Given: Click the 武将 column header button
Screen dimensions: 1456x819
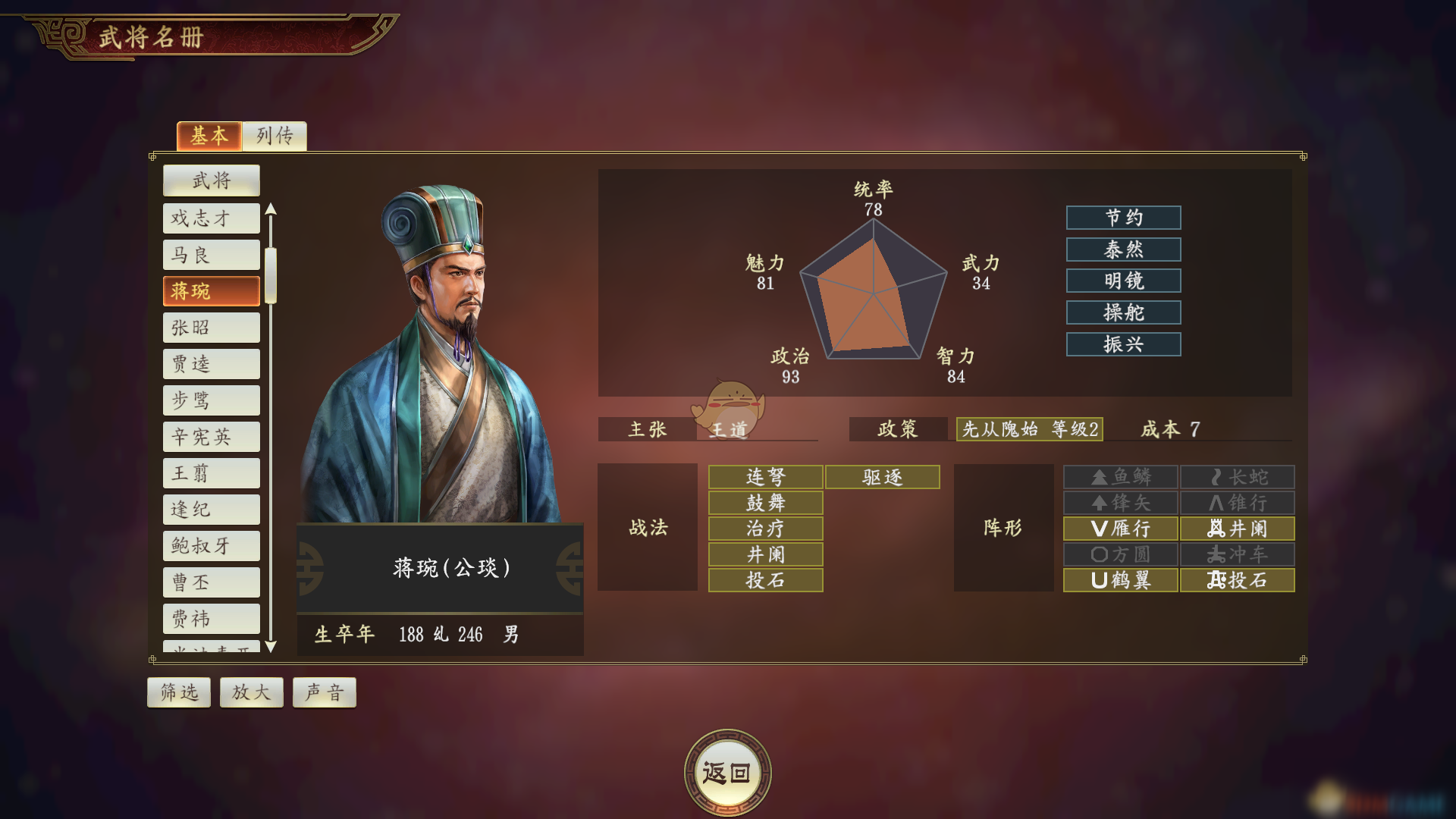Looking at the screenshot, I should pyautogui.click(x=211, y=180).
